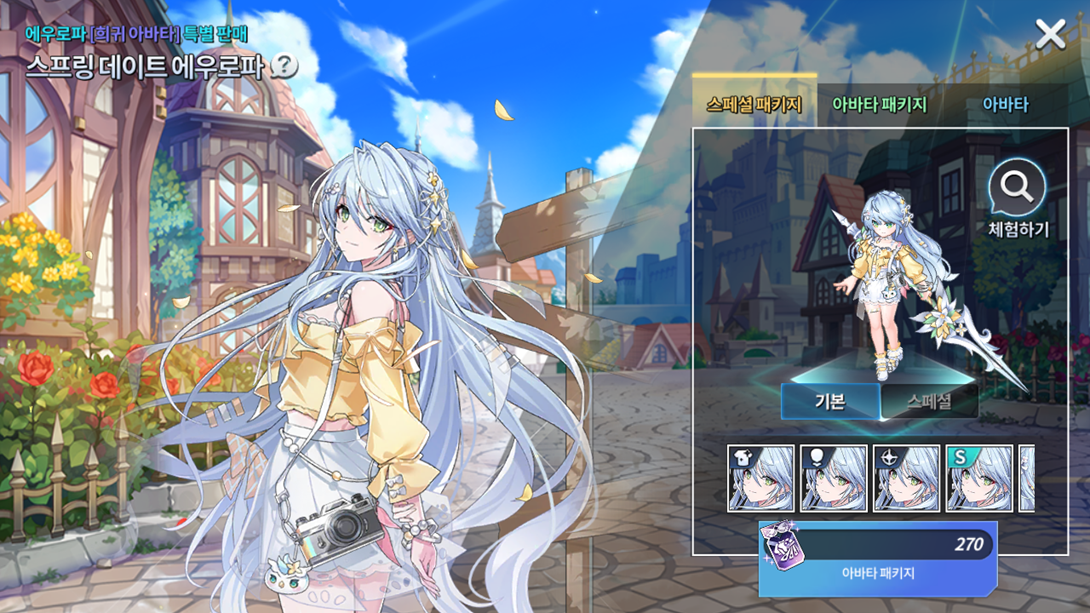Image resolution: width=1090 pixels, height=613 pixels.
Task: Switch the preview to 스페셜
Action: click(x=929, y=402)
